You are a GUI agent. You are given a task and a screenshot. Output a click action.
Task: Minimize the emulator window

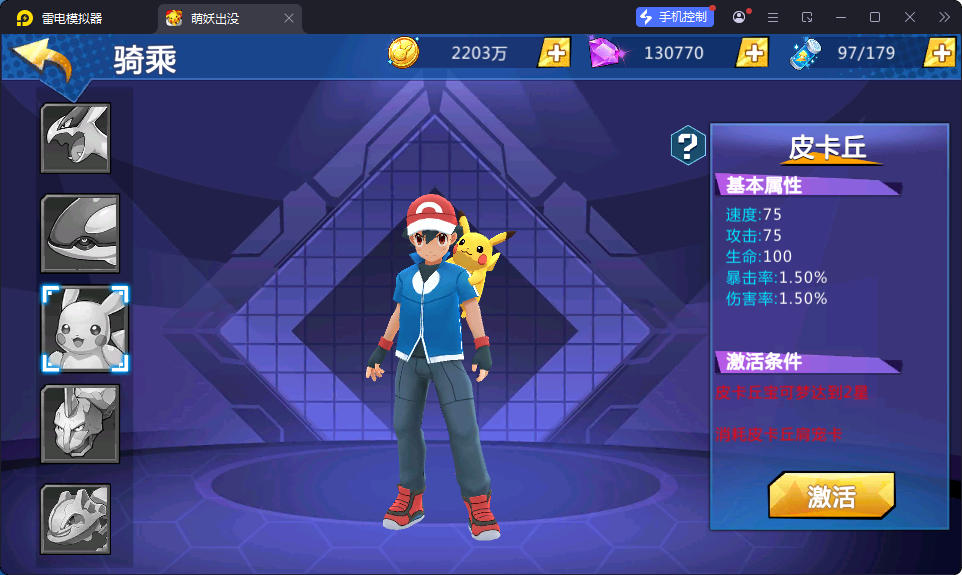coord(839,17)
